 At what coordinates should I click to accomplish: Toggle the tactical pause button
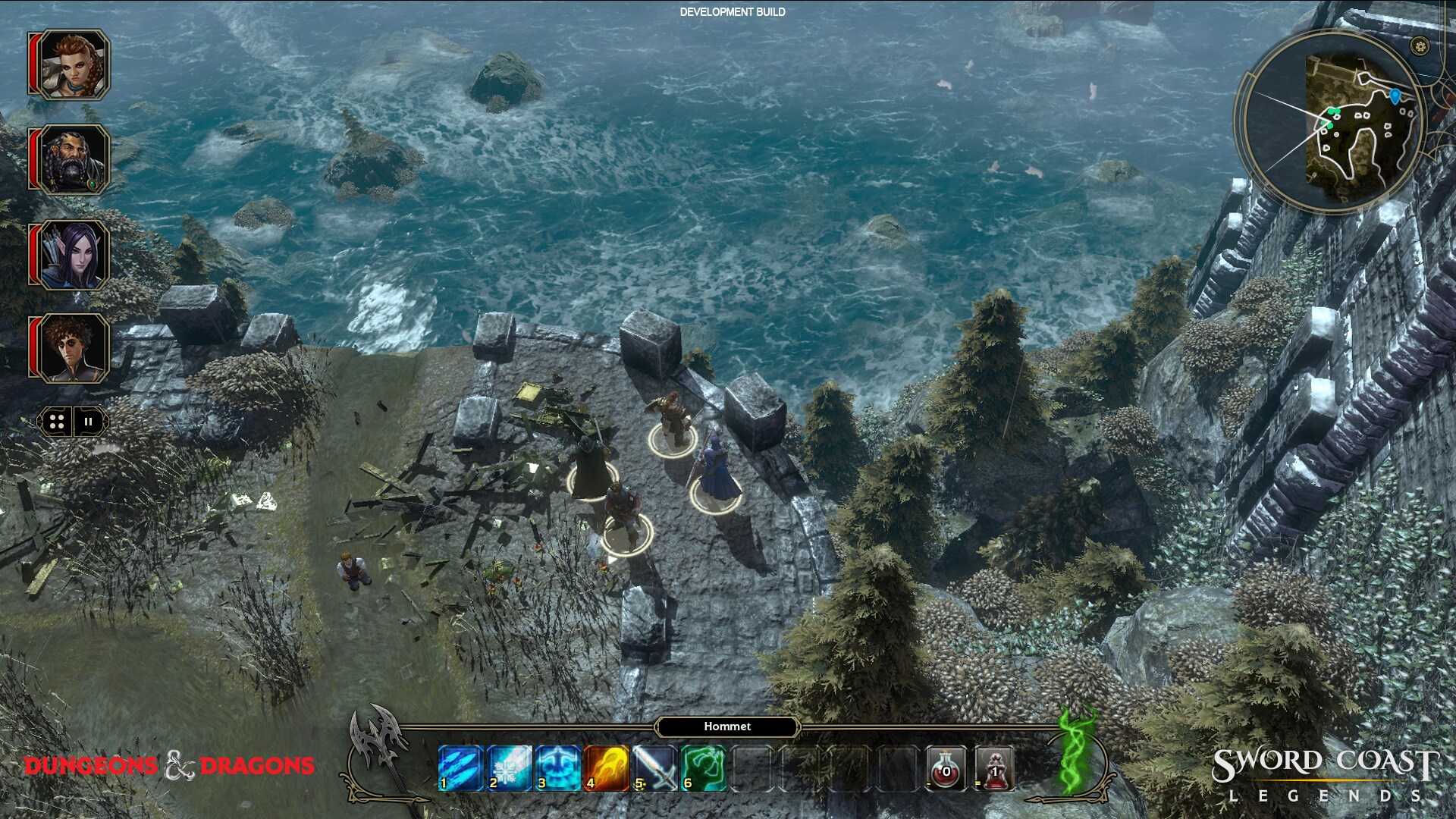point(89,422)
